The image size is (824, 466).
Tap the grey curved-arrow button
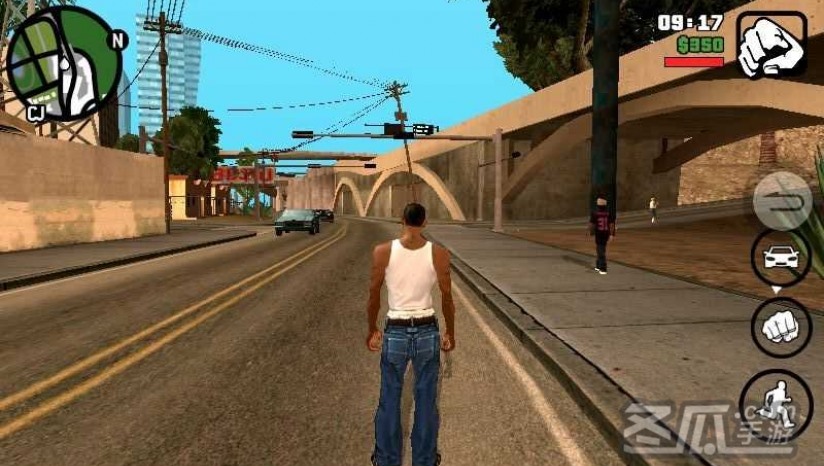tap(781, 201)
